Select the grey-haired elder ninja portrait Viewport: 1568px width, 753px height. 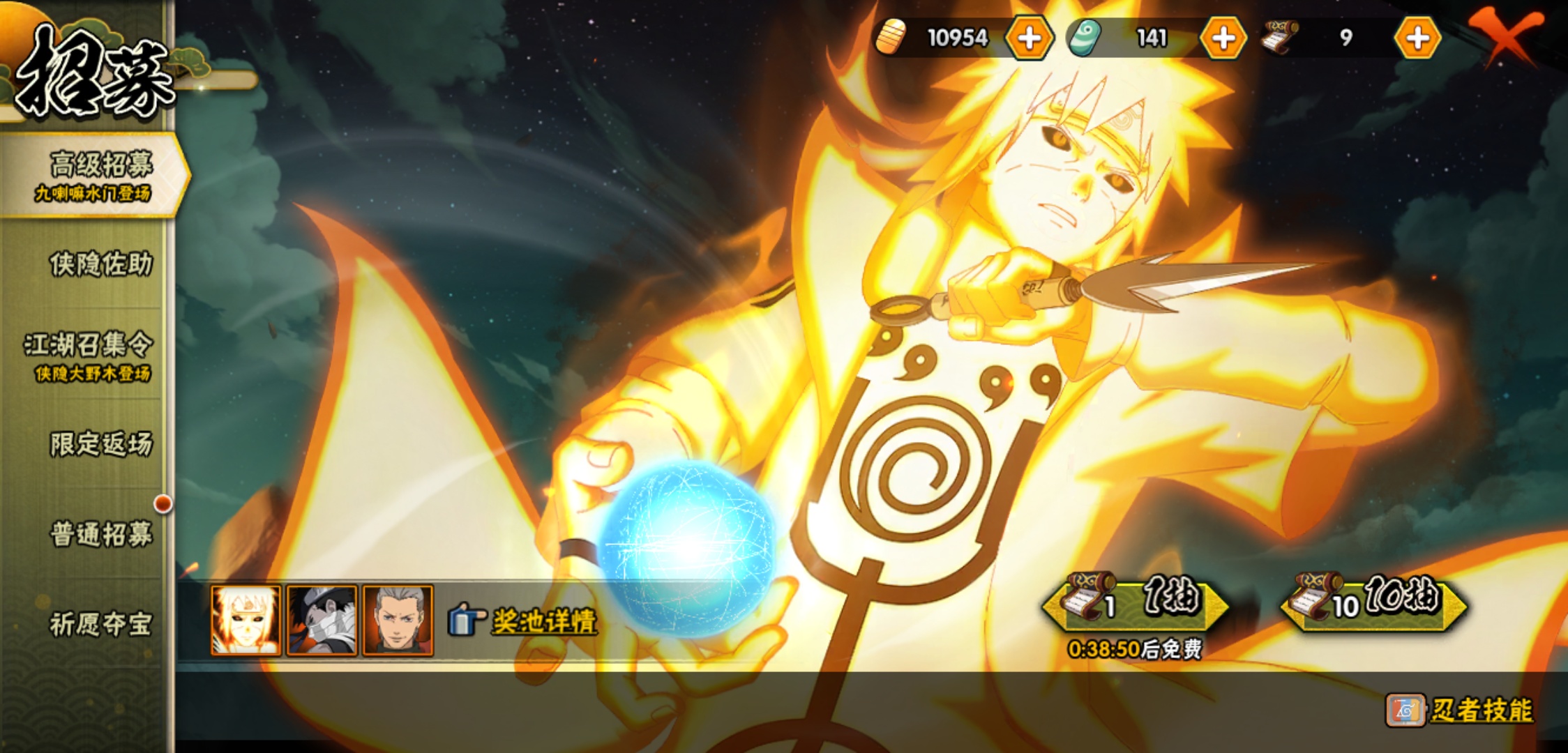point(398,621)
